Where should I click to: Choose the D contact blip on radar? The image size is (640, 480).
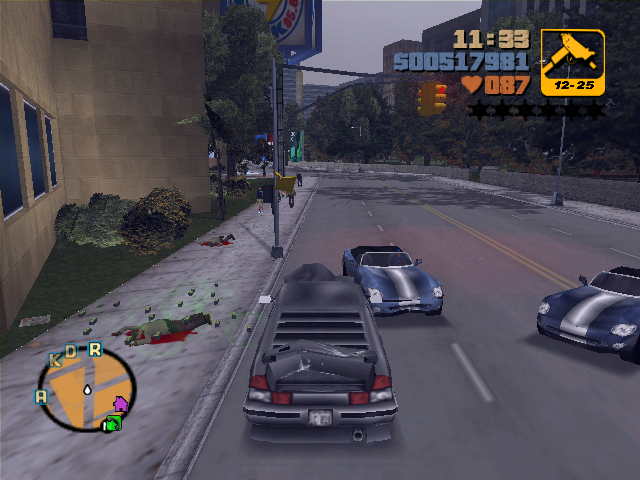[x=71, y=351]
